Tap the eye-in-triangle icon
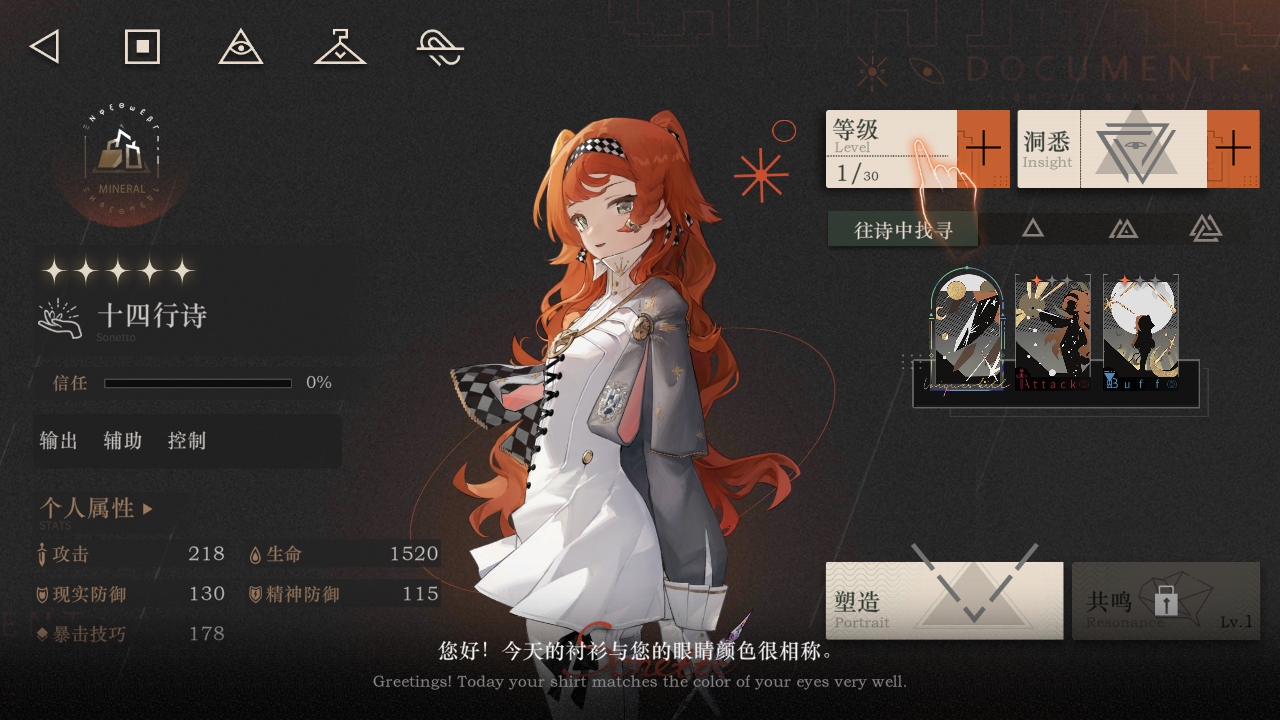 [x=240, y=47]
